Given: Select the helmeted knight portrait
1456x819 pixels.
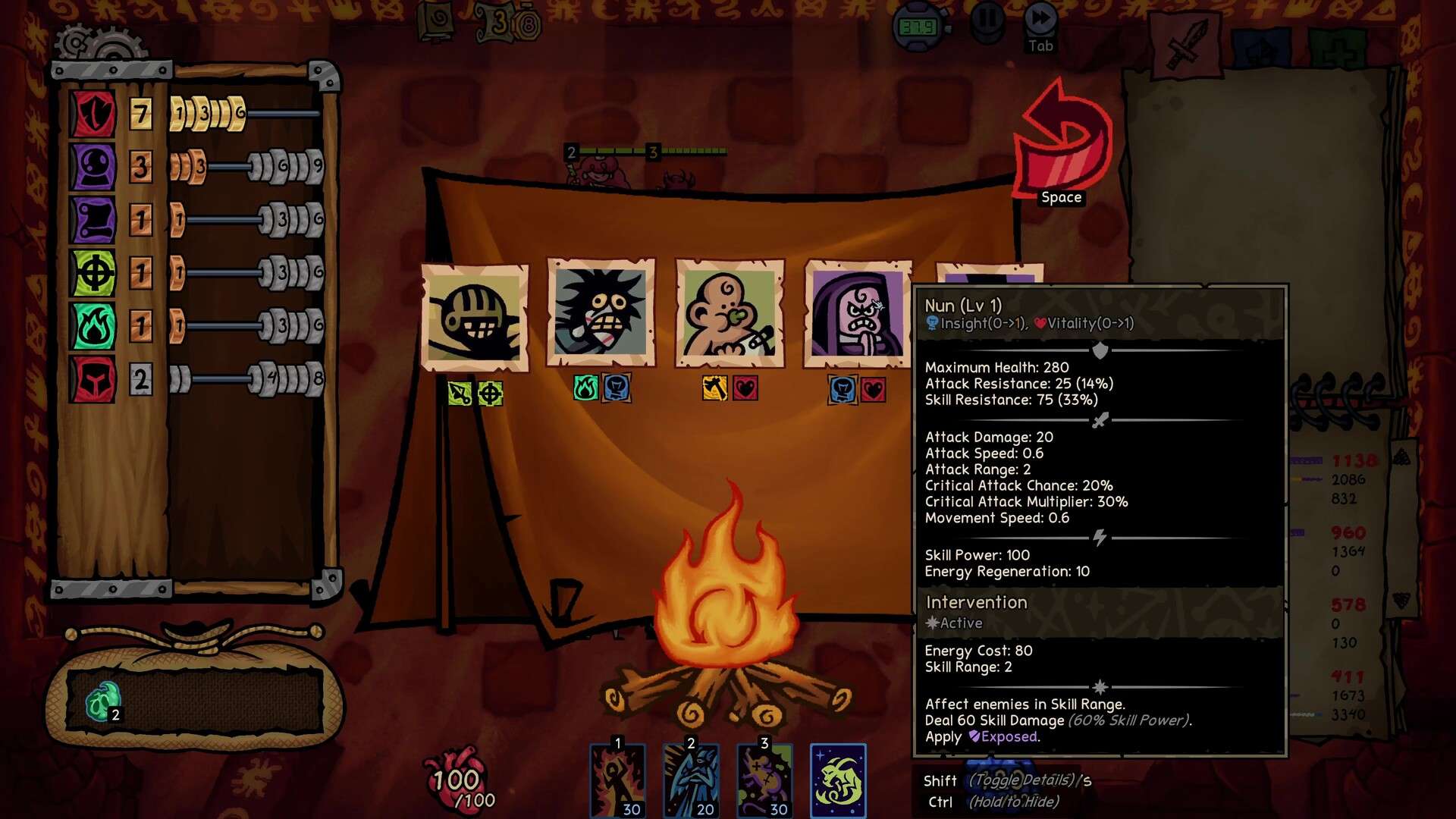Looking at the screenshot, I should point(475,318).
